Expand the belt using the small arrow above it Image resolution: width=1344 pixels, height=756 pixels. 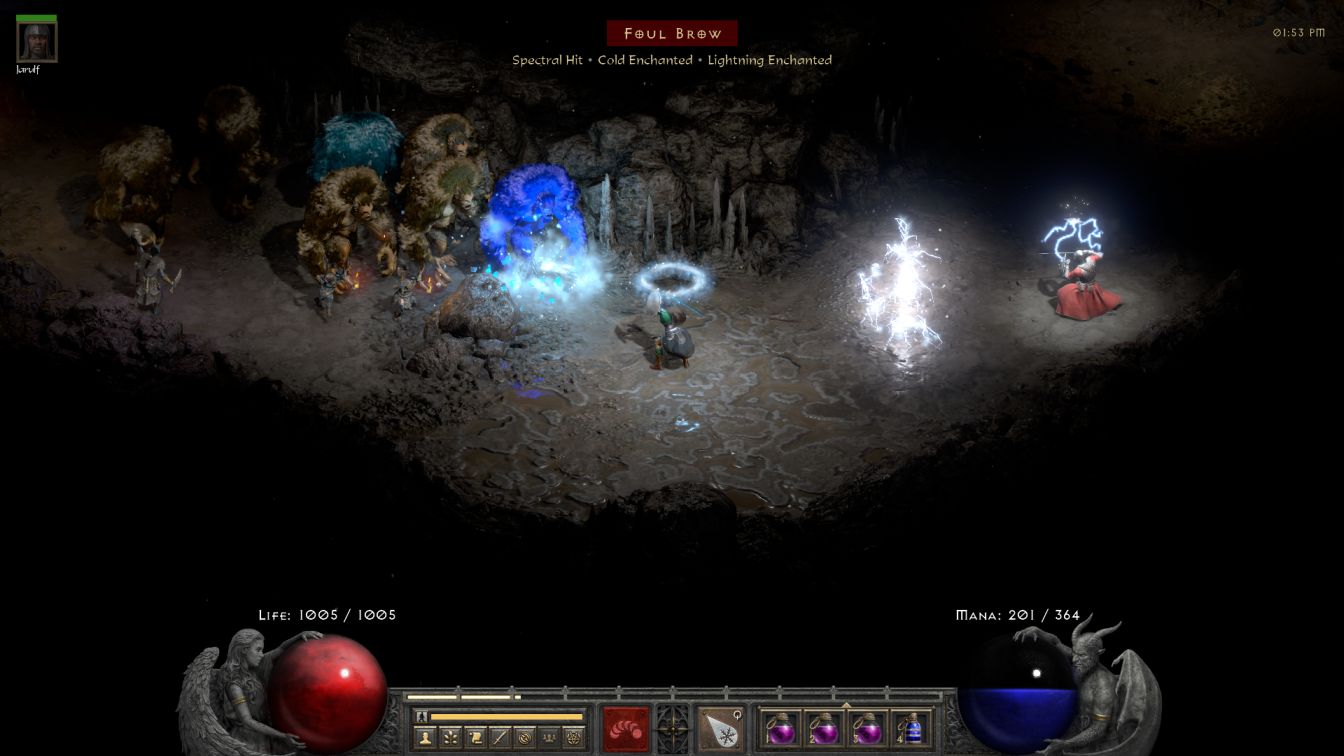pyautogui.click(x=846, y=705)
